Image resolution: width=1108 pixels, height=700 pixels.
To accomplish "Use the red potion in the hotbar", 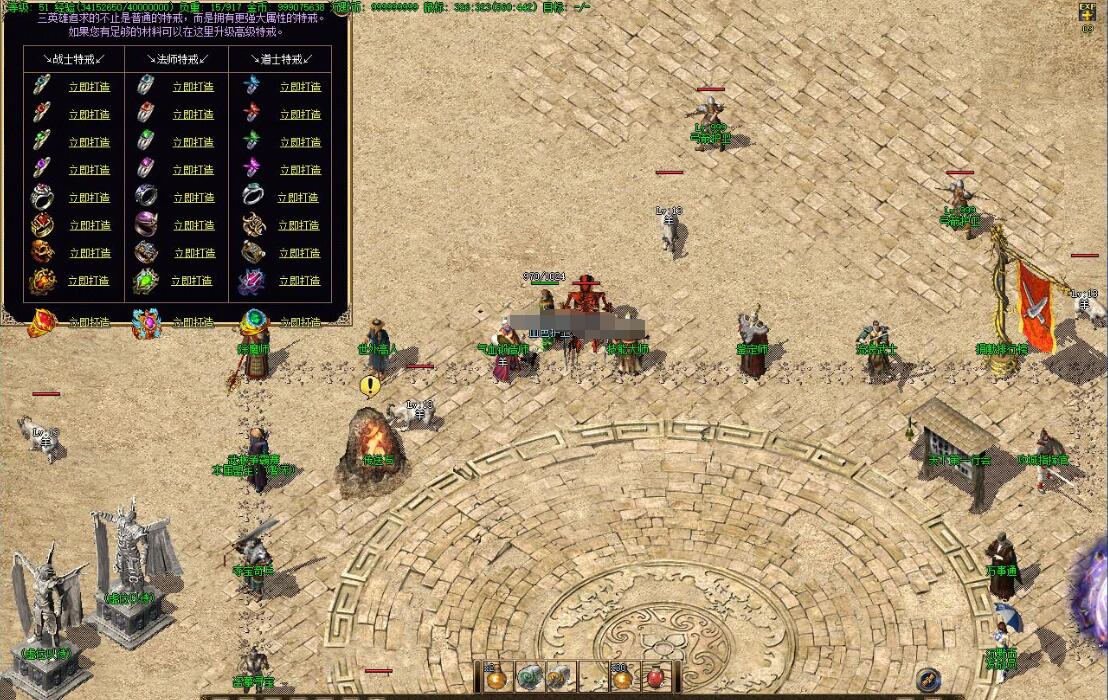I will coord(656,677).
